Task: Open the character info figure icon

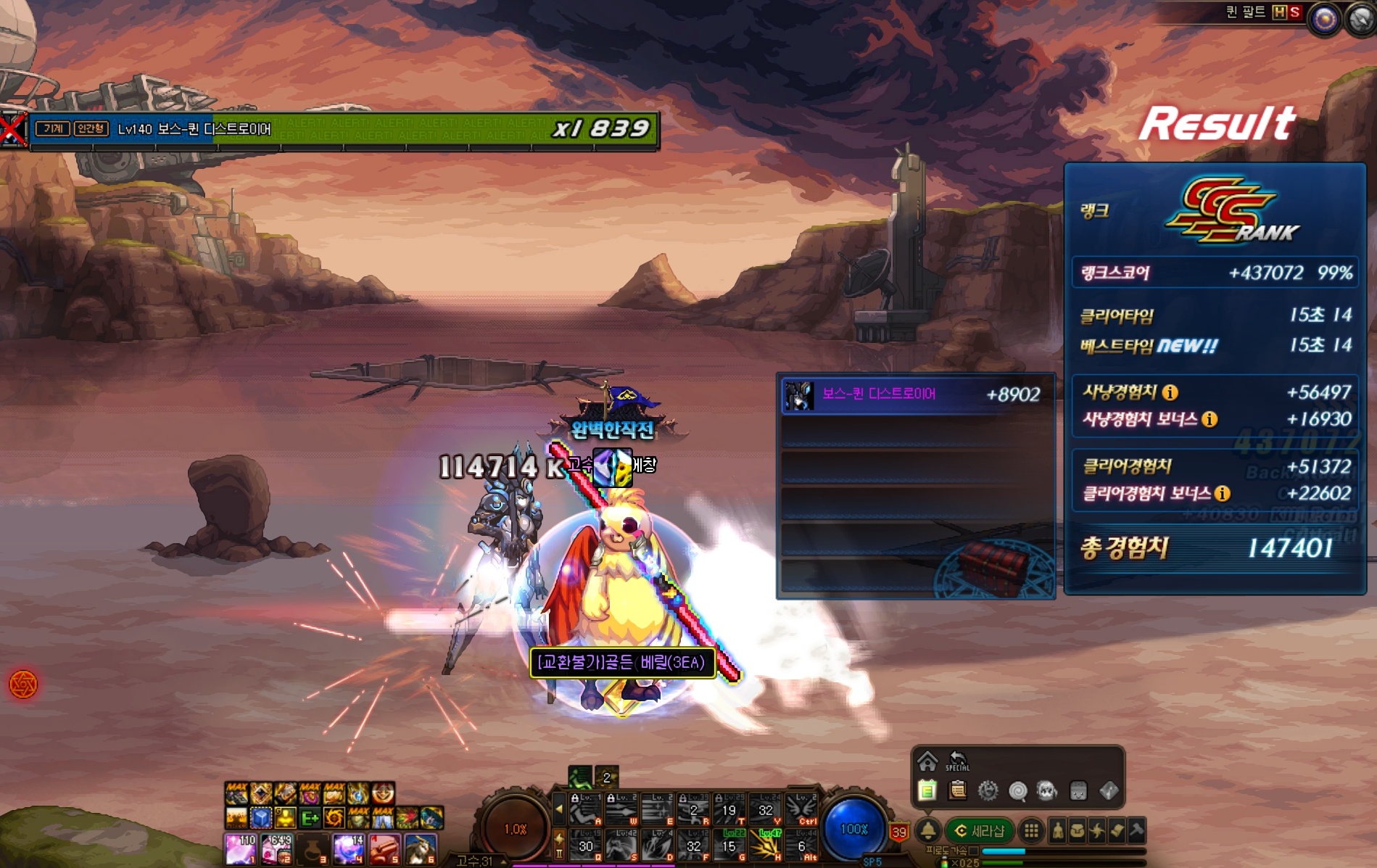Action: (x=1058, y=831)
